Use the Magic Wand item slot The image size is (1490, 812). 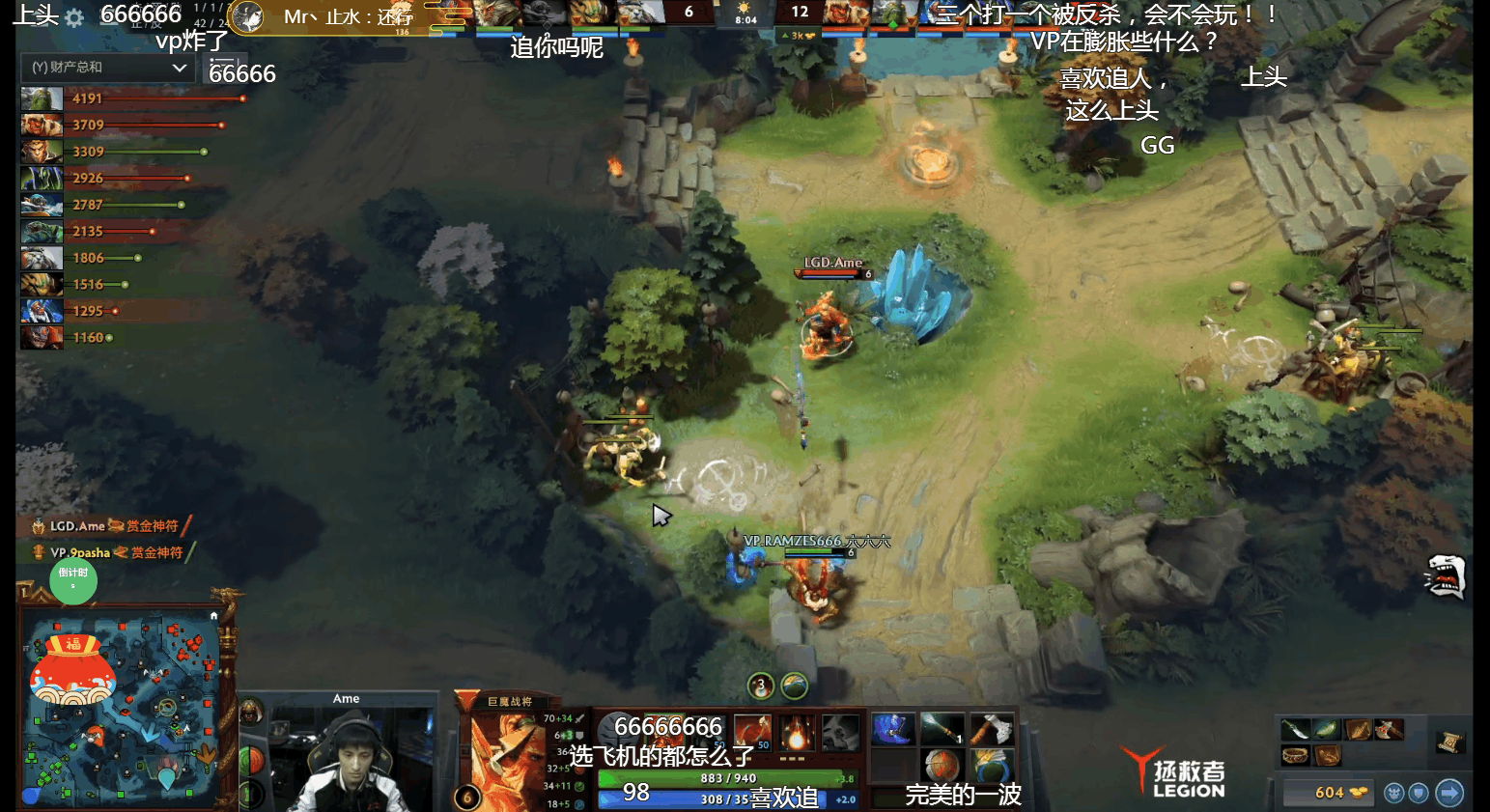coord(942,729)
